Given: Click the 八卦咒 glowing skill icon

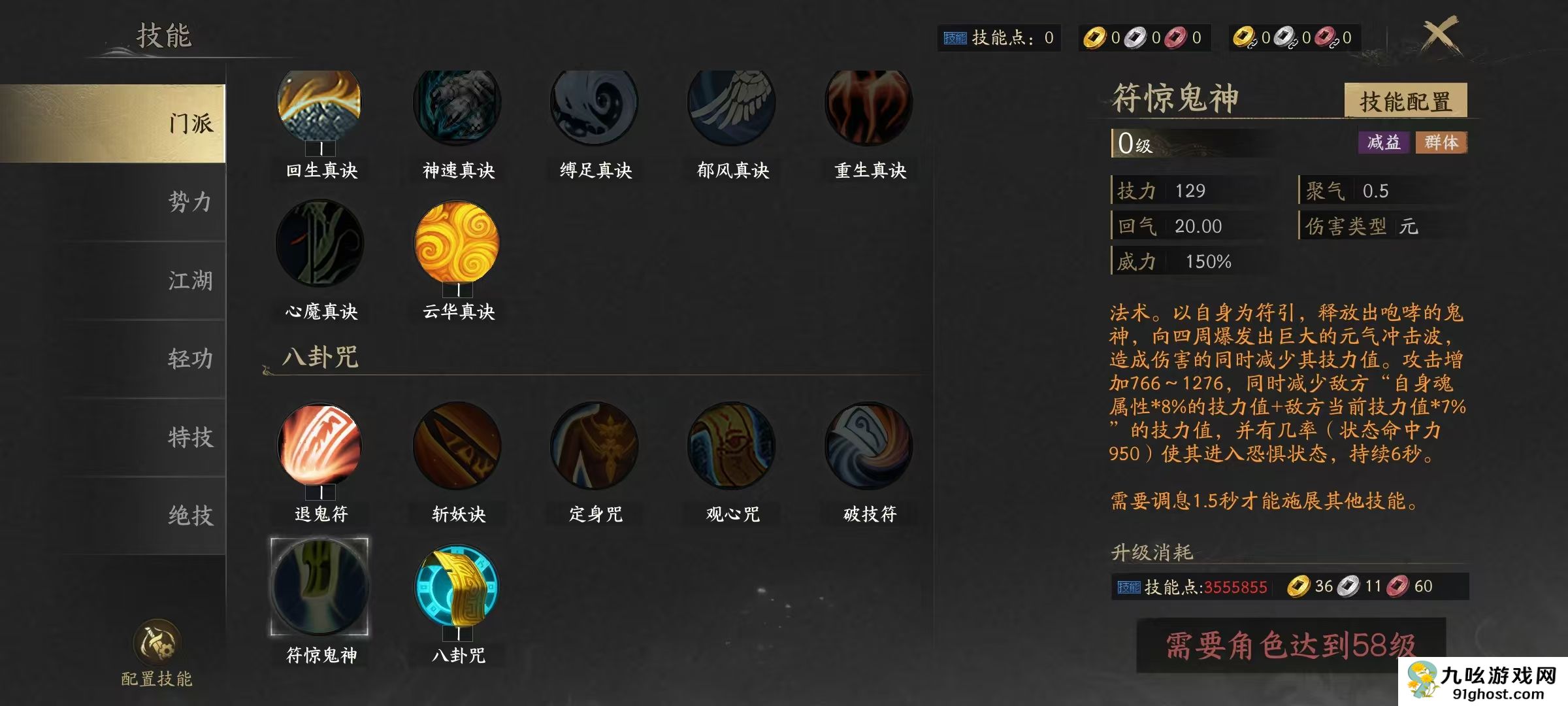Looking at the screenshot, I should (x=457, y=588).
